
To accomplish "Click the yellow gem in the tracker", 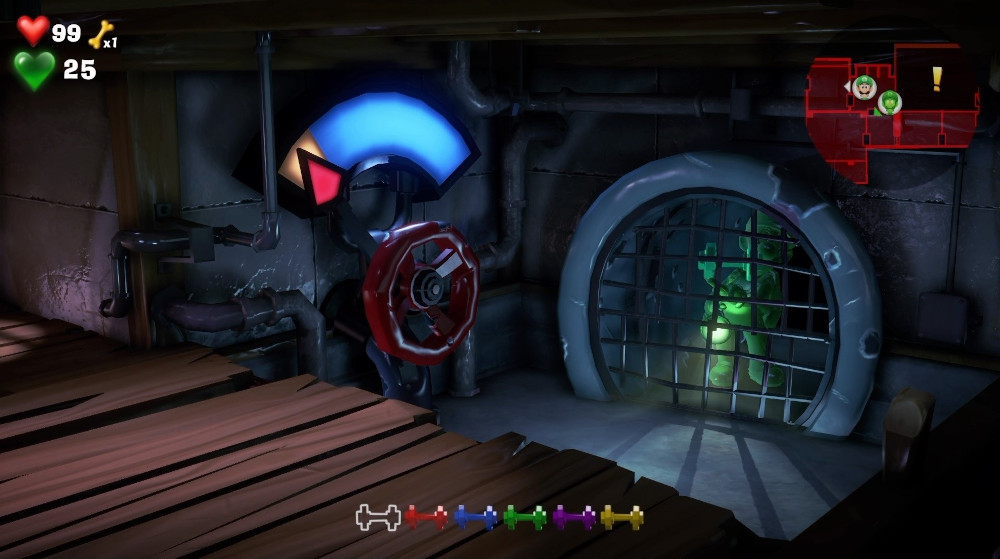I will 621,517.
